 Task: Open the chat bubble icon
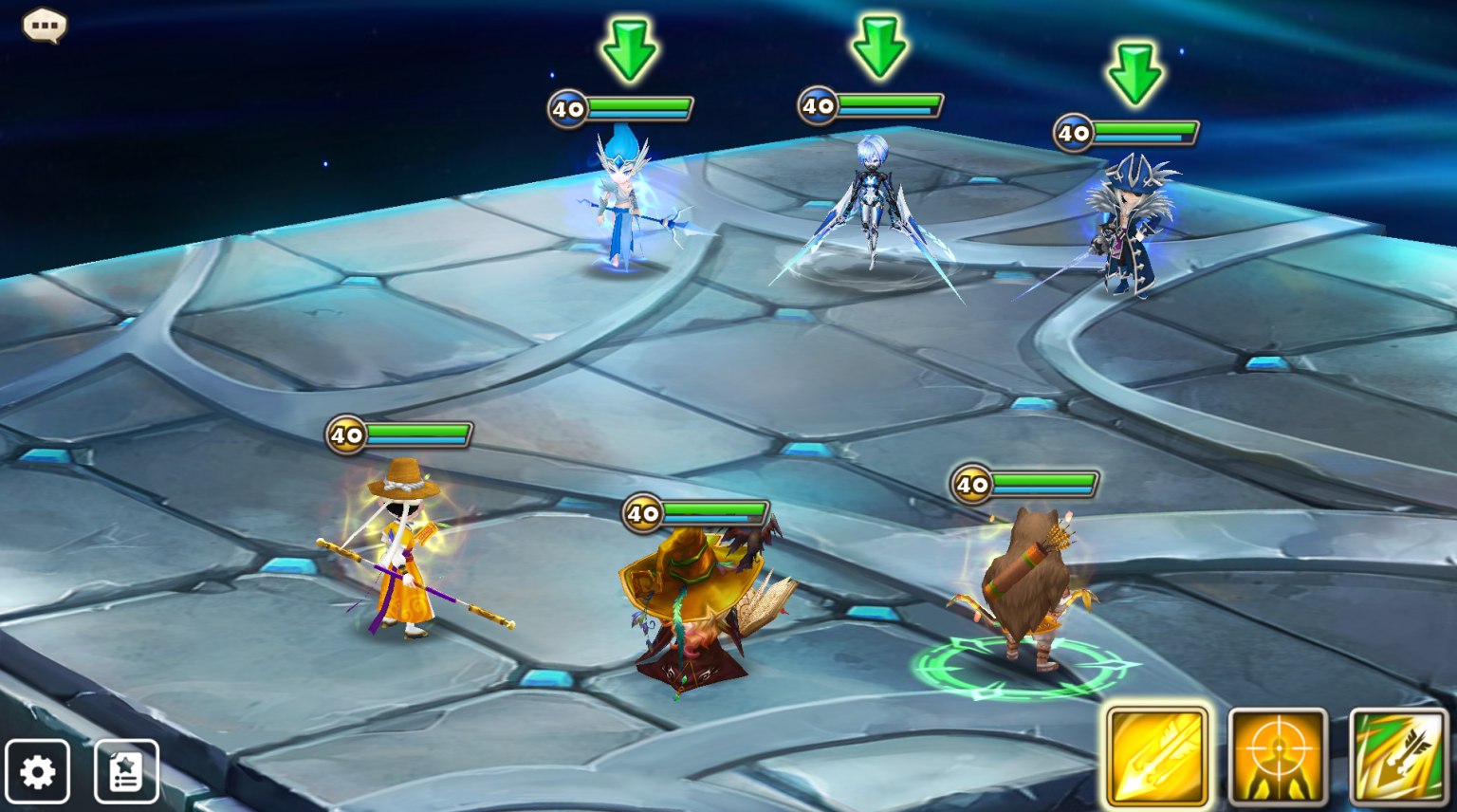(x=43, y=25)
